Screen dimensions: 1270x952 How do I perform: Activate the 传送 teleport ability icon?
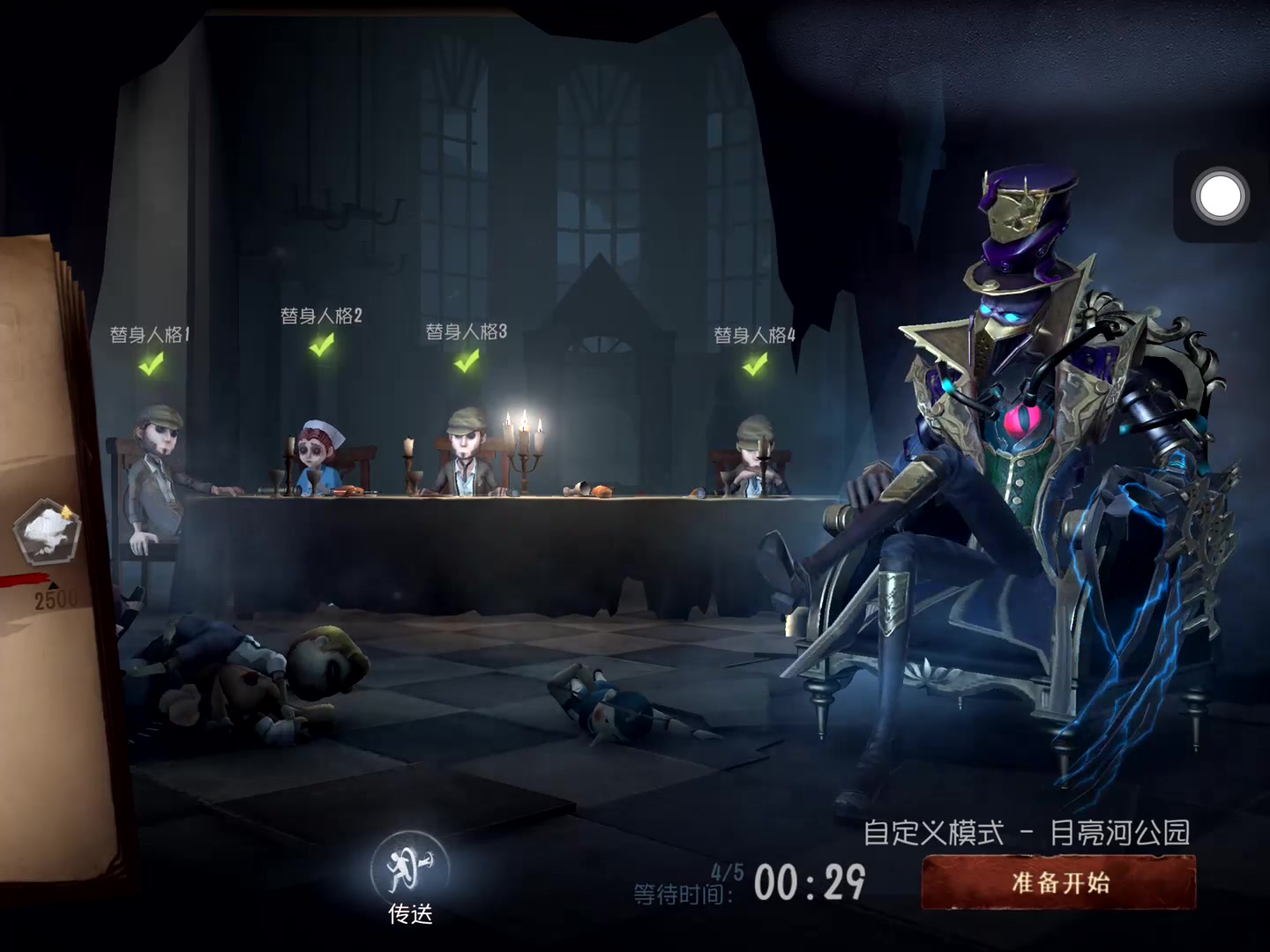tap(410, 868)
